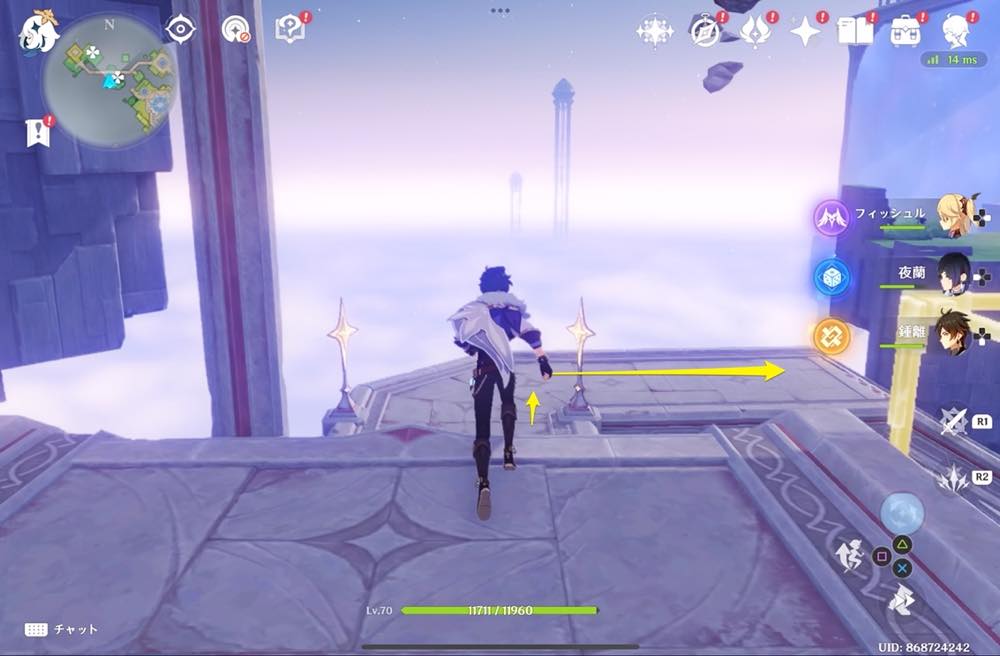
Task: Open the wish four-pointed star icon
Action: coord(805,32)
